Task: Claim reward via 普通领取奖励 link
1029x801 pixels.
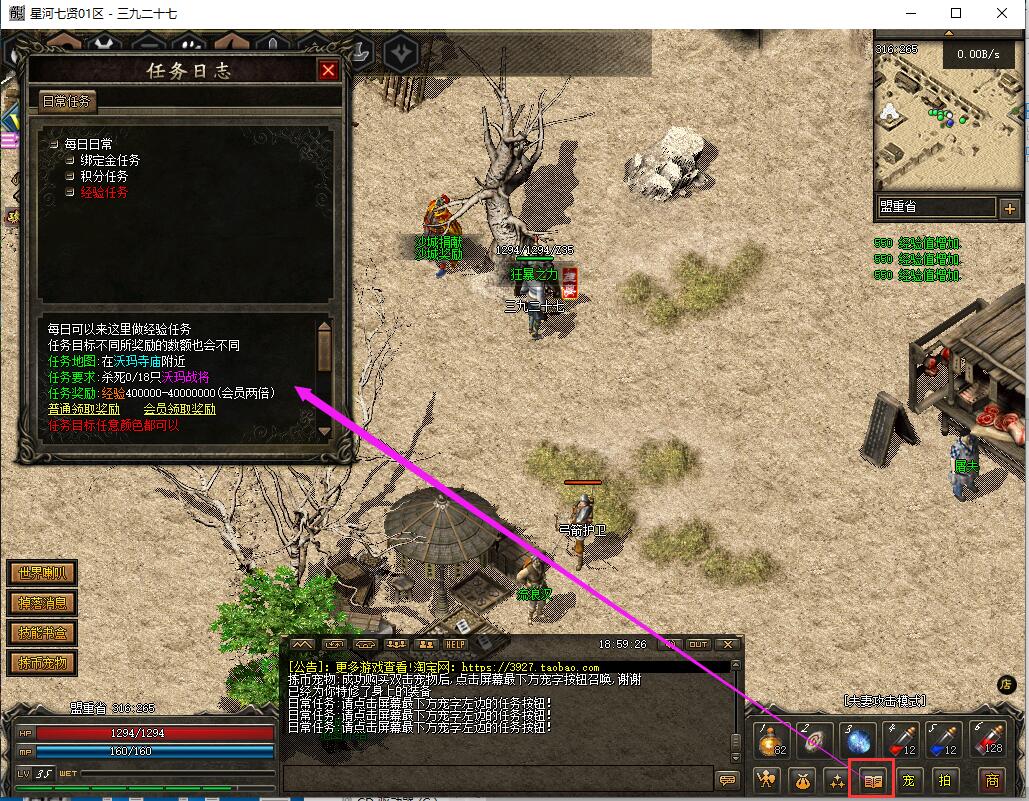Action: click(x=84, y=409)
